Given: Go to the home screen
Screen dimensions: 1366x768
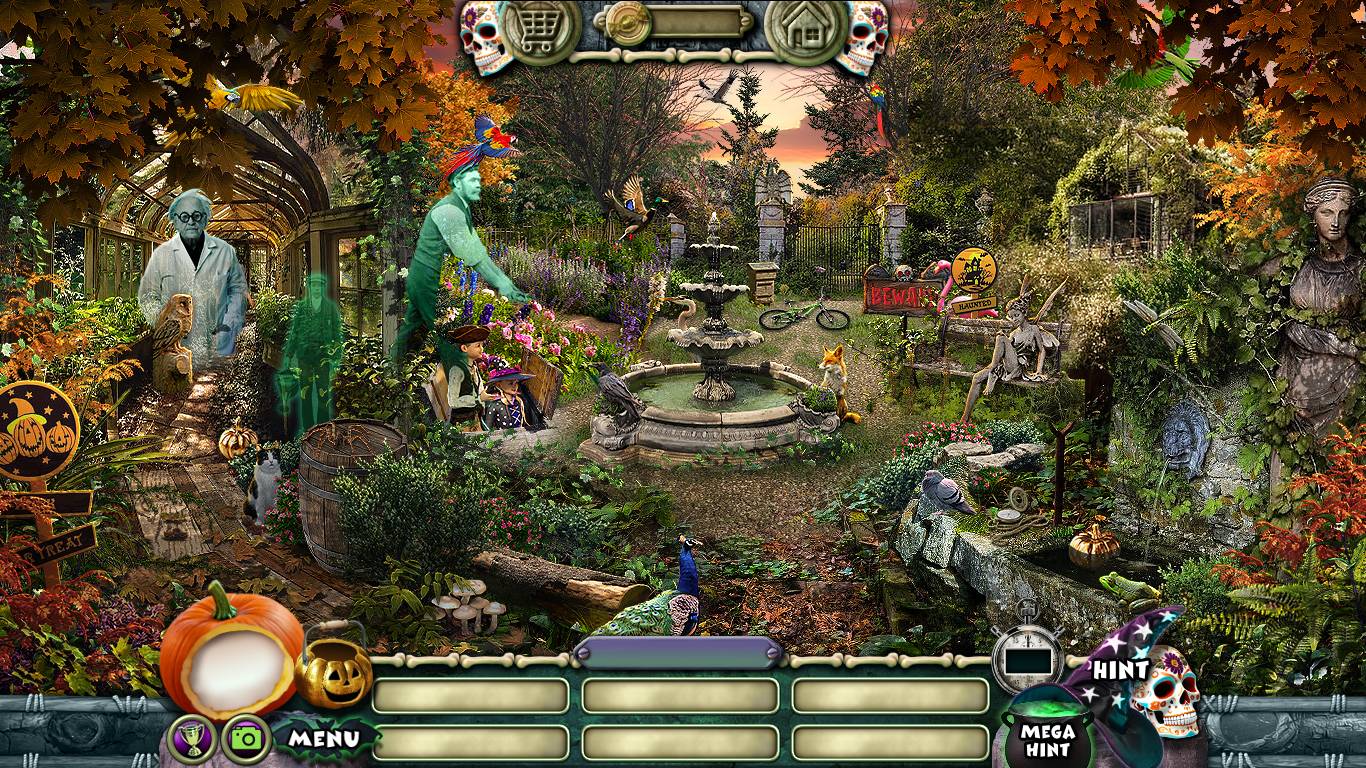Looking at the screenshot, I should point(805,30).
